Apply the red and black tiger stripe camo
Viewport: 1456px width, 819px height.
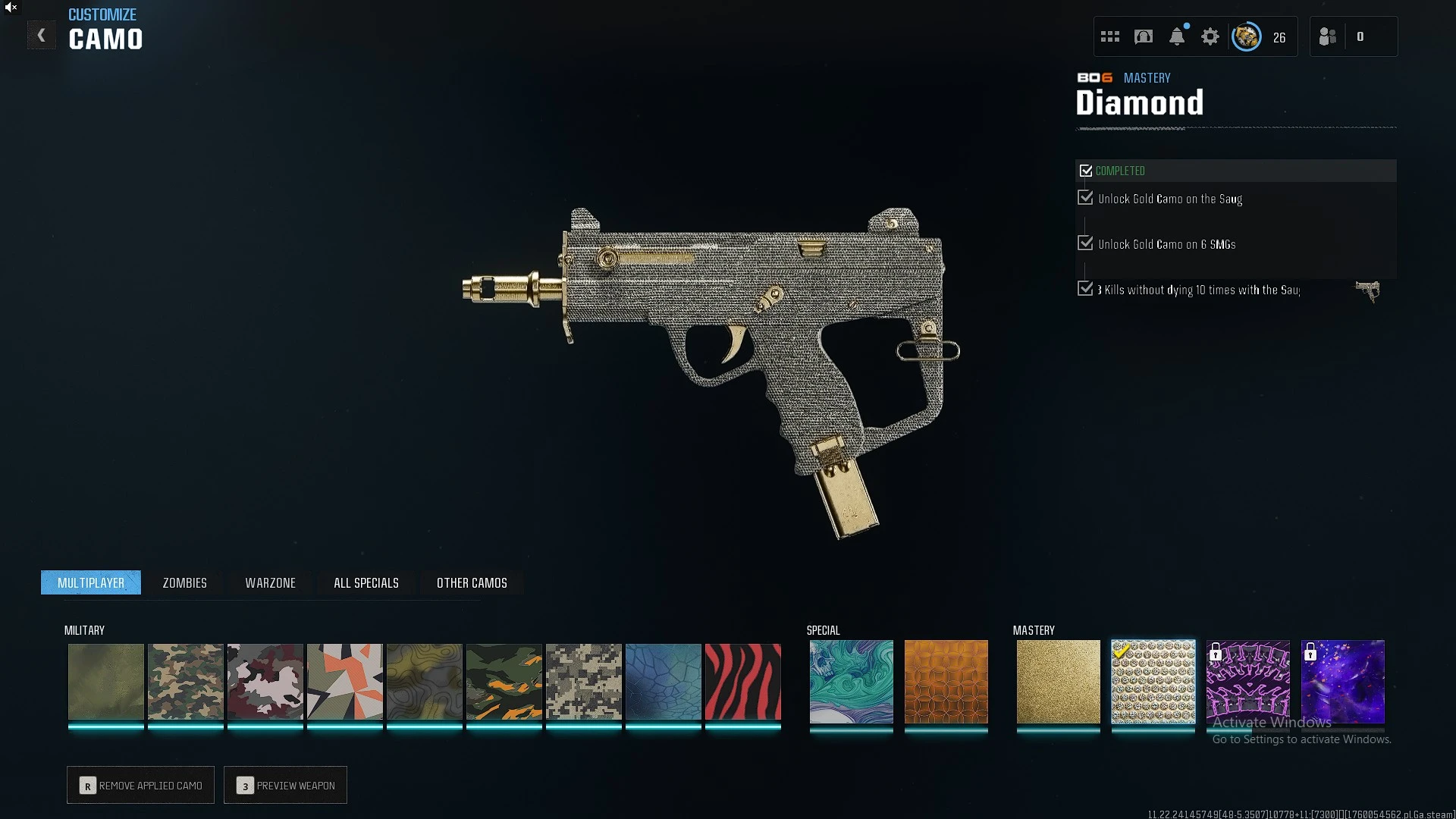pos(742,681)
